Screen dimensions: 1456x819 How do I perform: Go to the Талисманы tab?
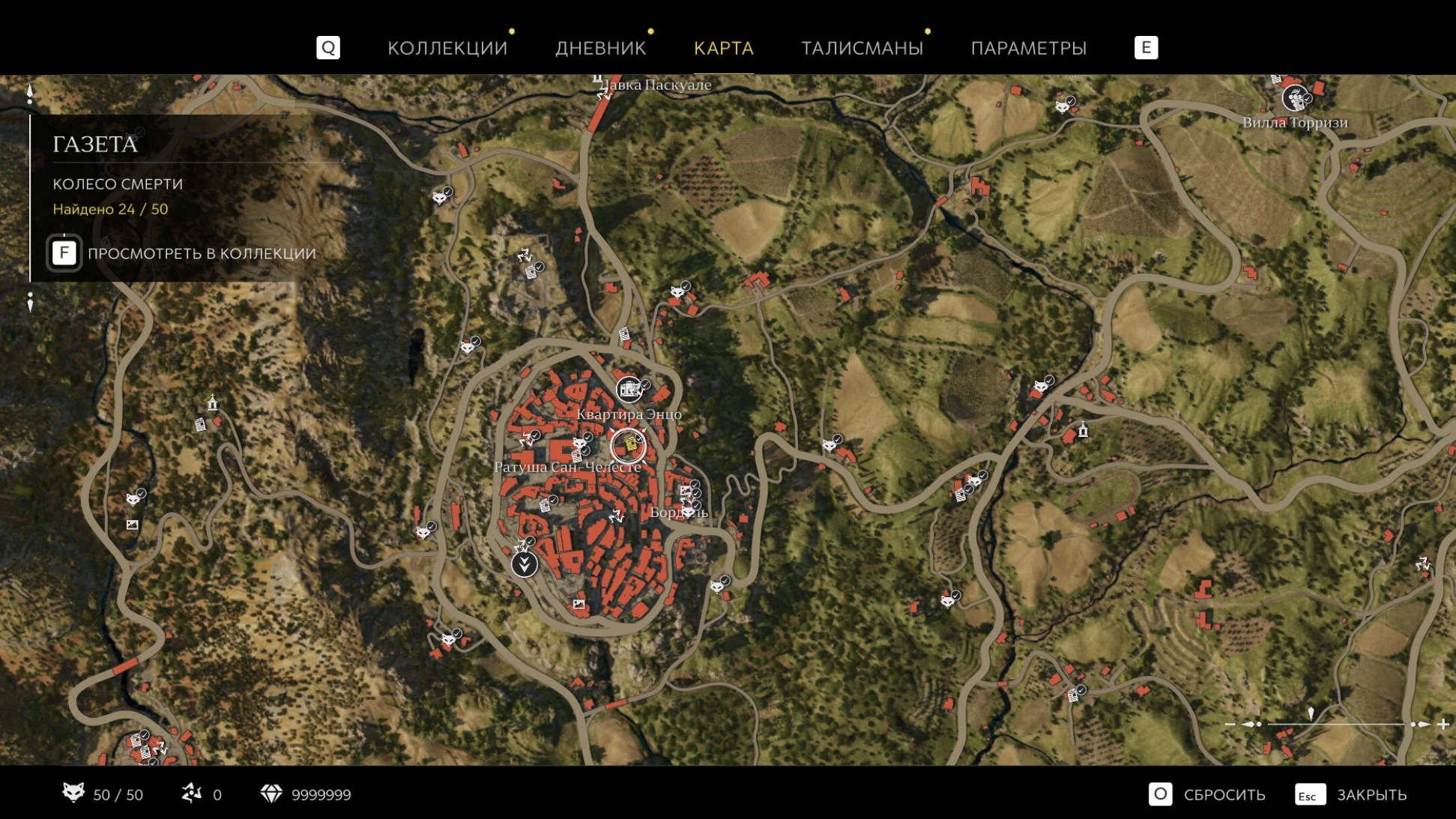click(862, 48)
